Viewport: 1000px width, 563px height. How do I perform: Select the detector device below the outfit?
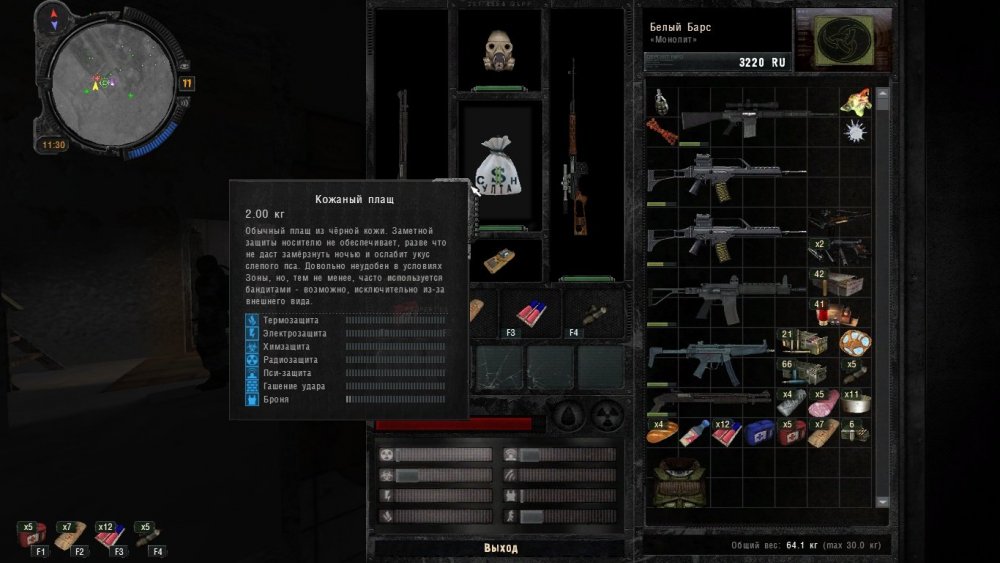499,262
